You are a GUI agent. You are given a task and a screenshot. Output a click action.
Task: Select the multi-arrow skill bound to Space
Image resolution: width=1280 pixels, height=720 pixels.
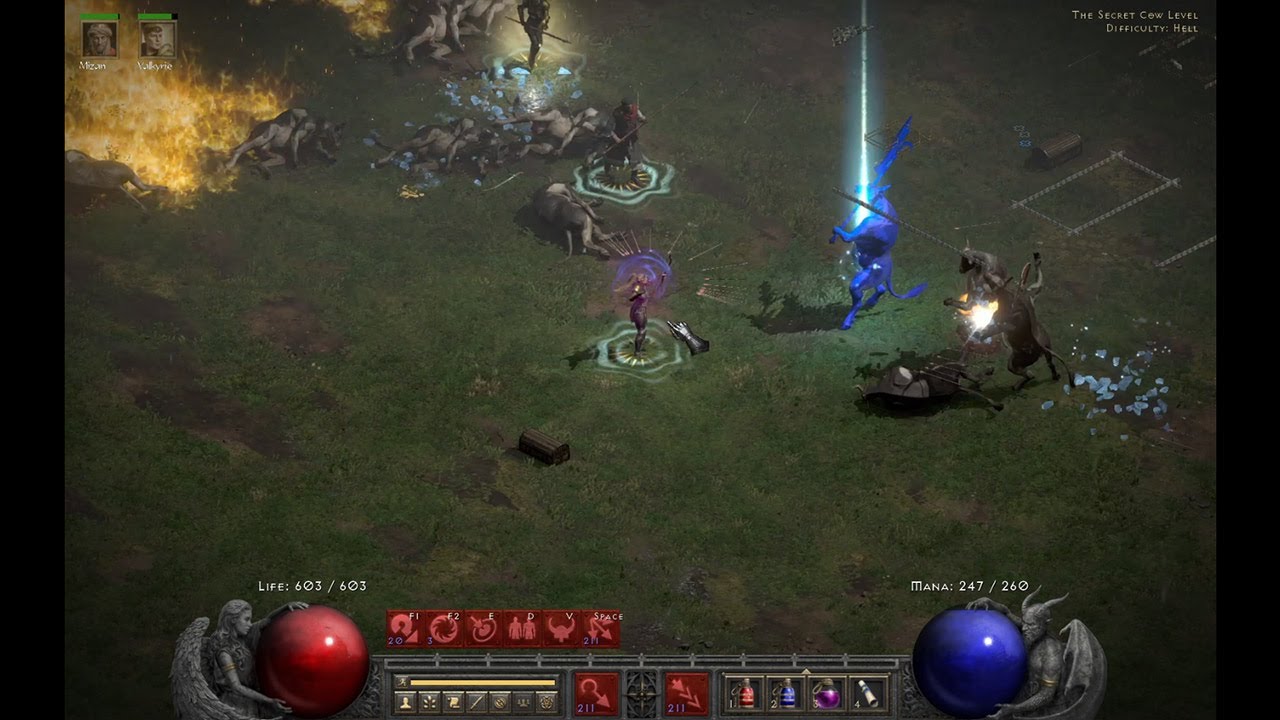pyautogui.click(x=602, y=629)
